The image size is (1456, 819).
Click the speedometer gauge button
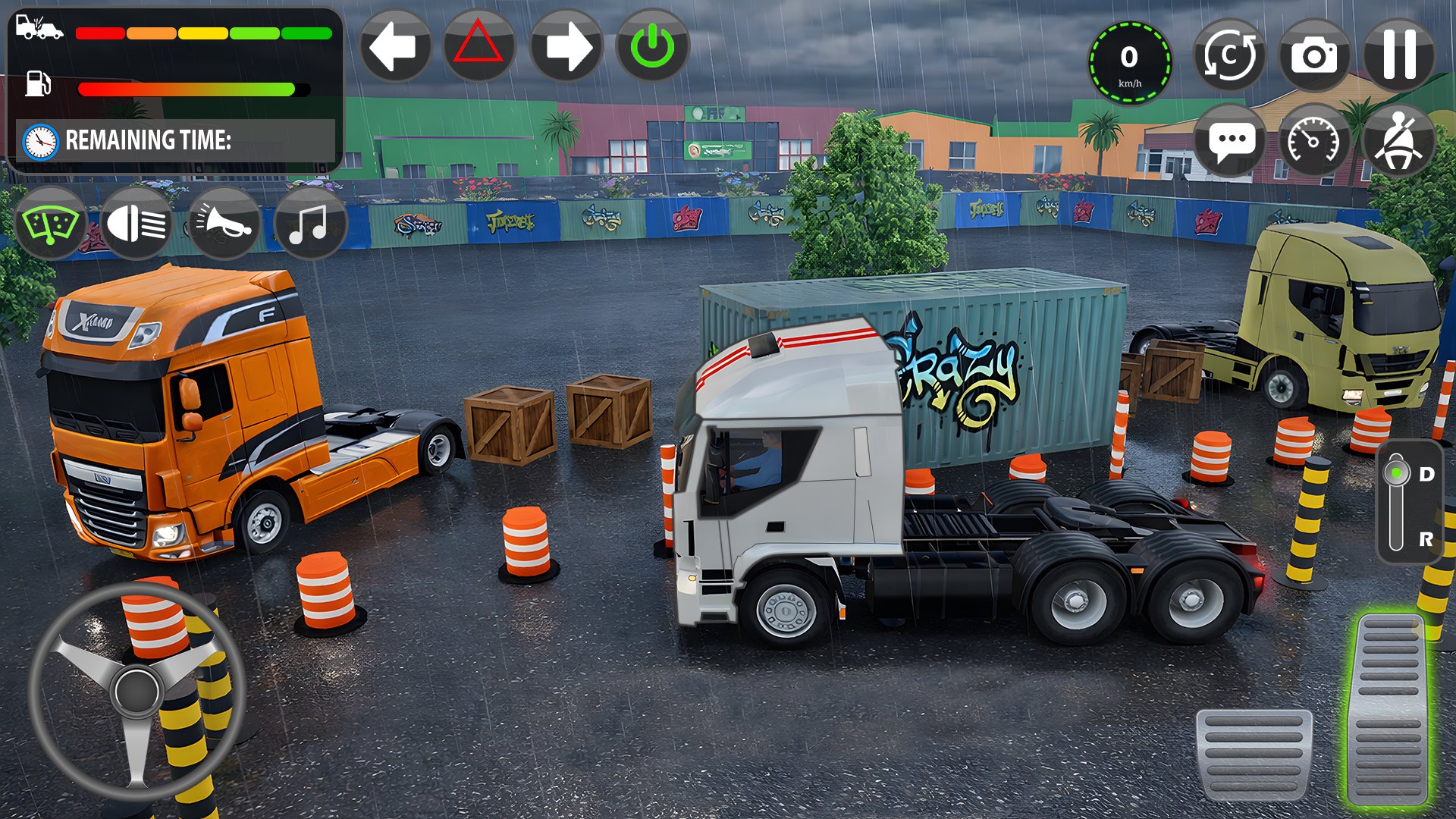click(x=1314, y=141)
